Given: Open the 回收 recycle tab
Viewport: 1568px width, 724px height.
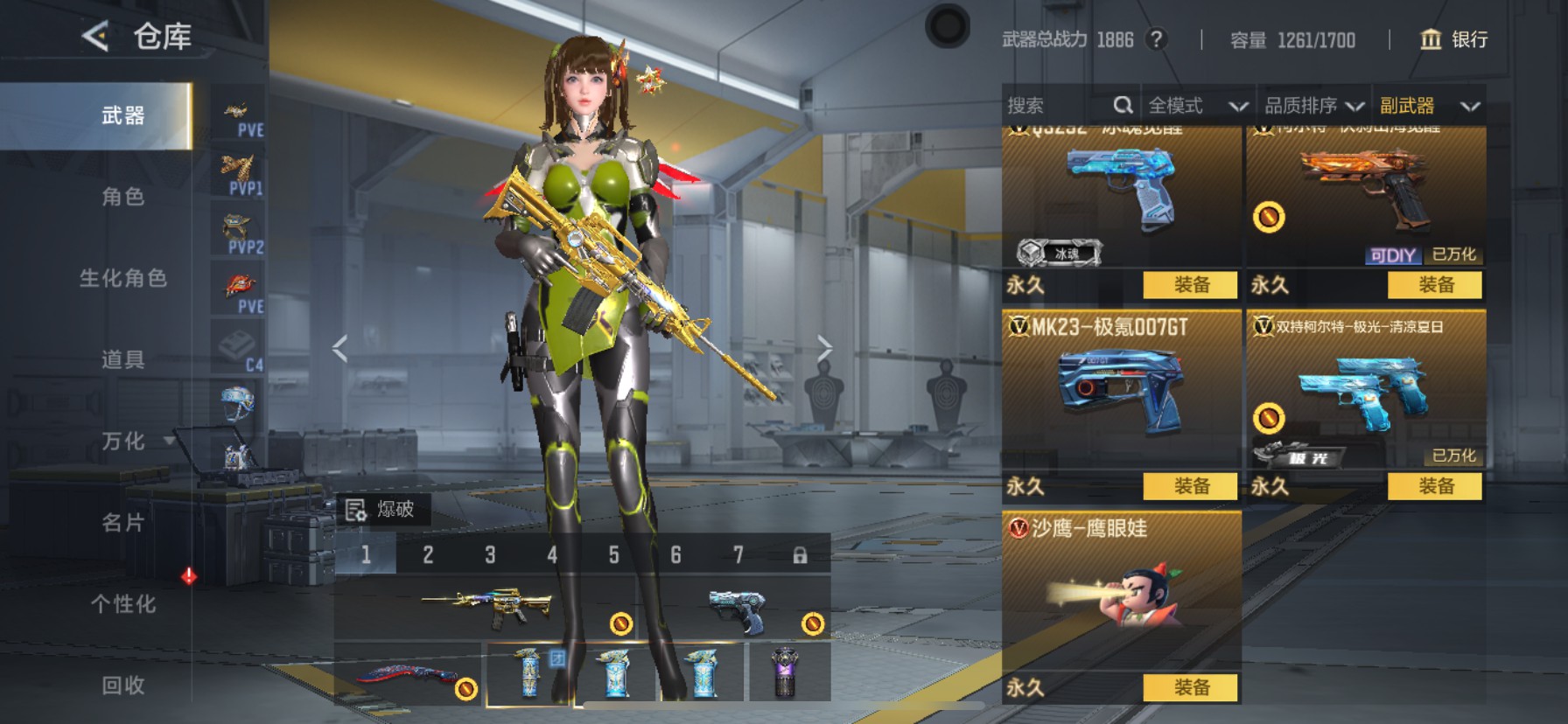Looking at the screenshot, I should 122,686.
